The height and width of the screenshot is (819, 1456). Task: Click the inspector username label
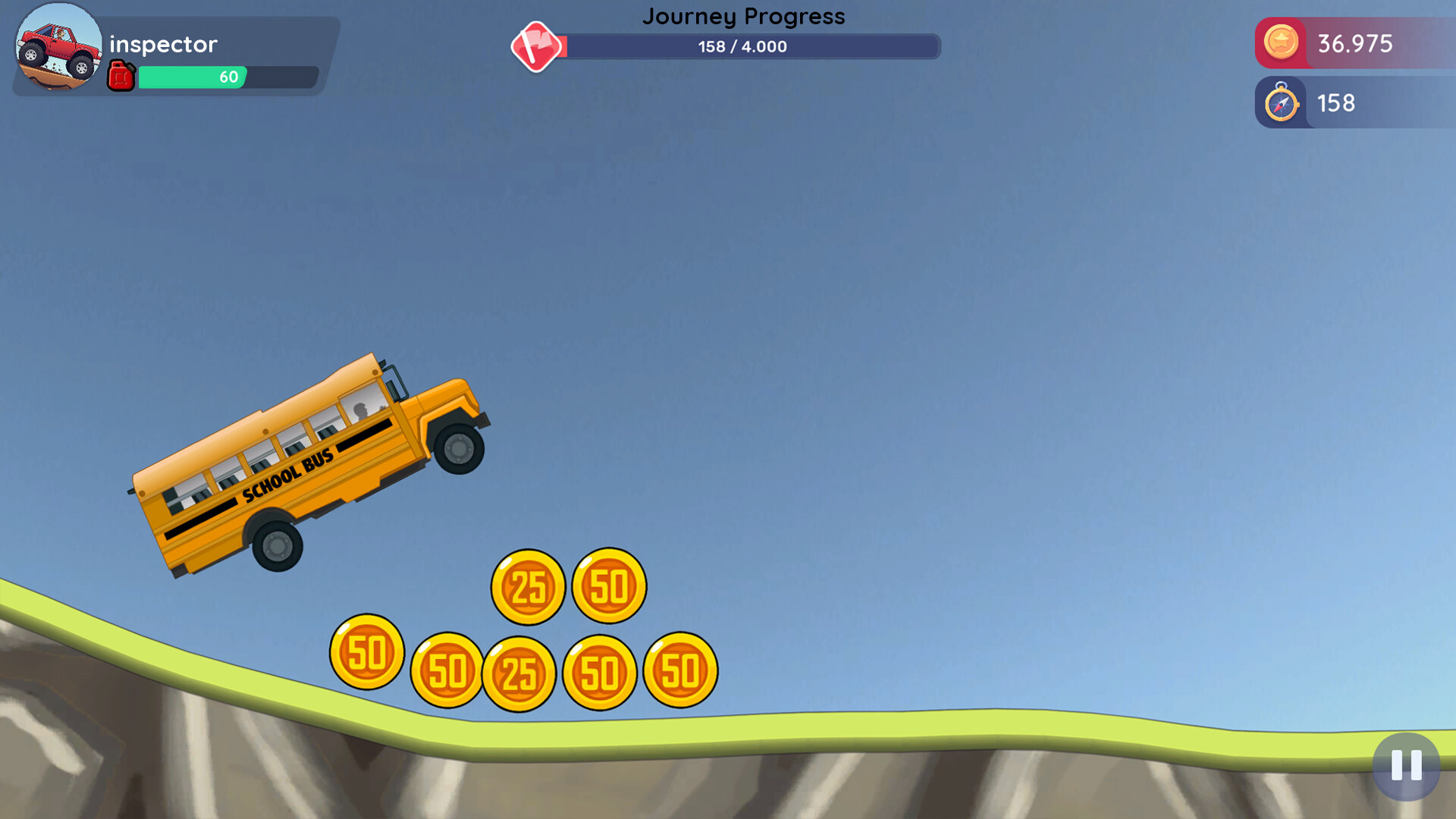162,44
